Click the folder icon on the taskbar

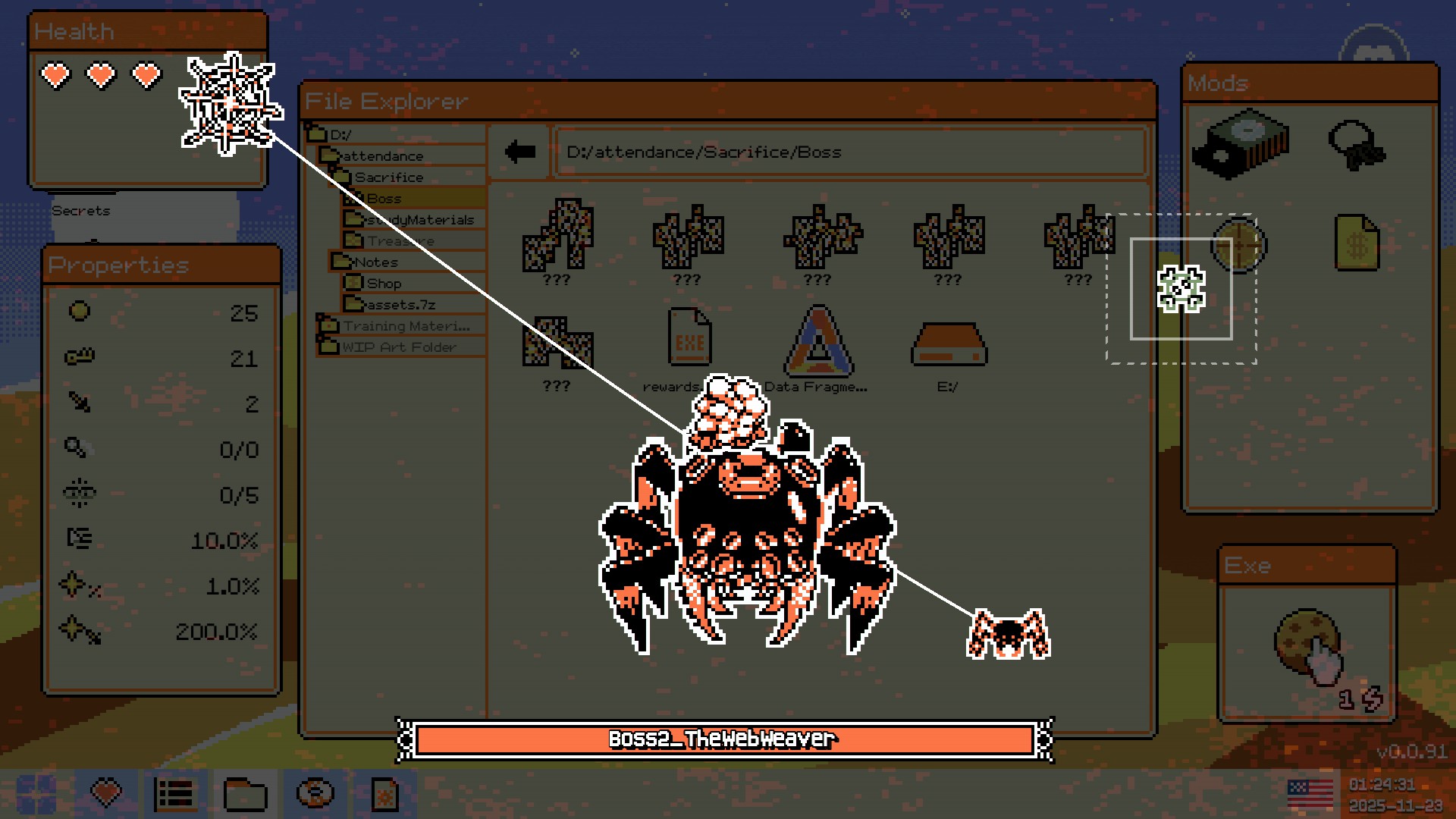click(x=245, y=794)
